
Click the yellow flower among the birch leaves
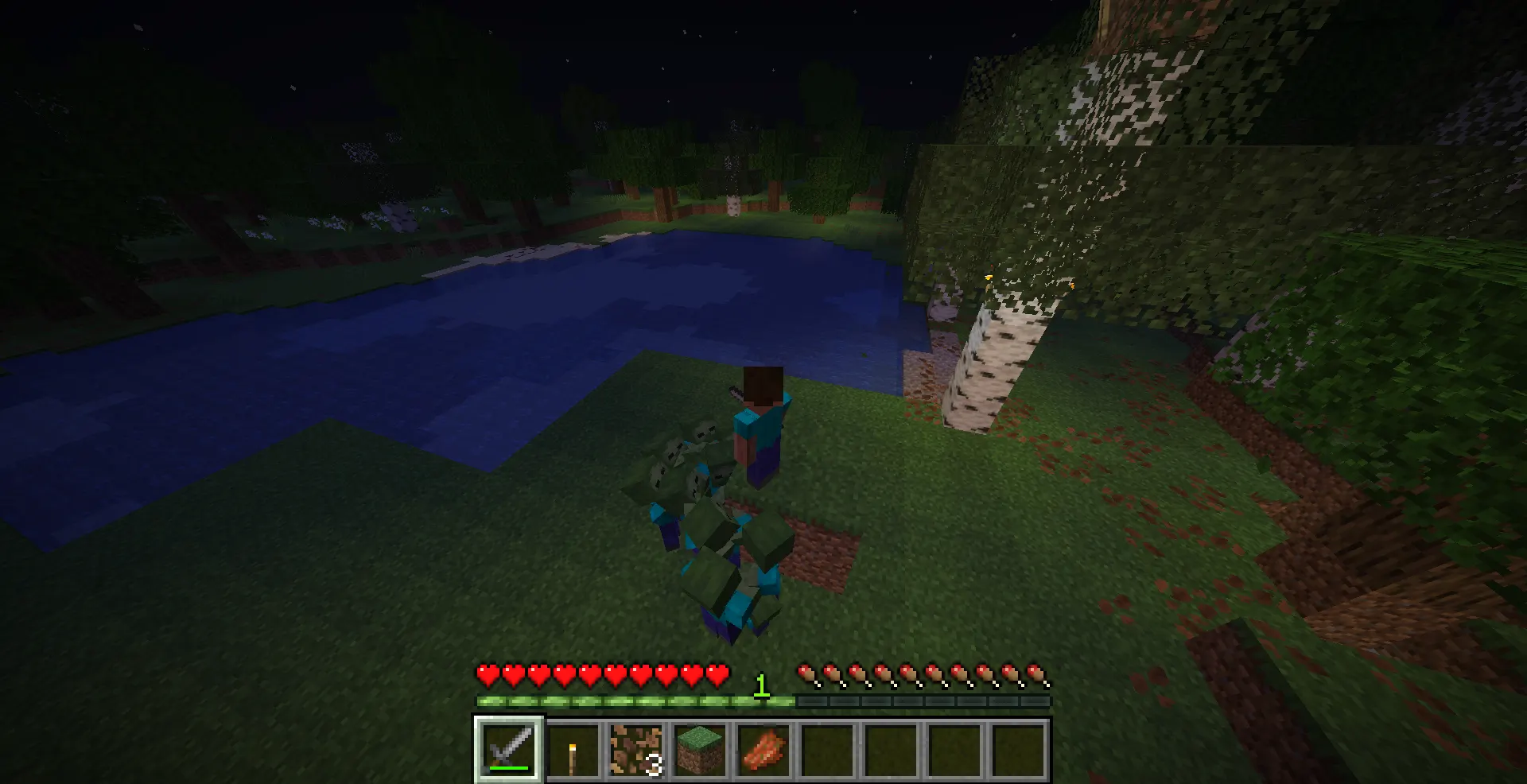pos(989,278)
